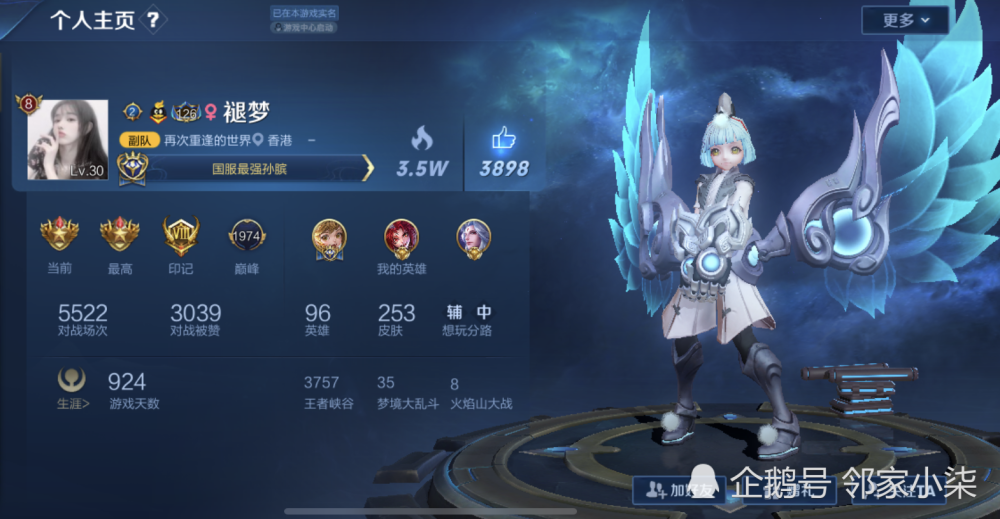Screen dimensions: 1000x519
Task: Give a thumbs-up like to this profile
Action: coord(503,139)
